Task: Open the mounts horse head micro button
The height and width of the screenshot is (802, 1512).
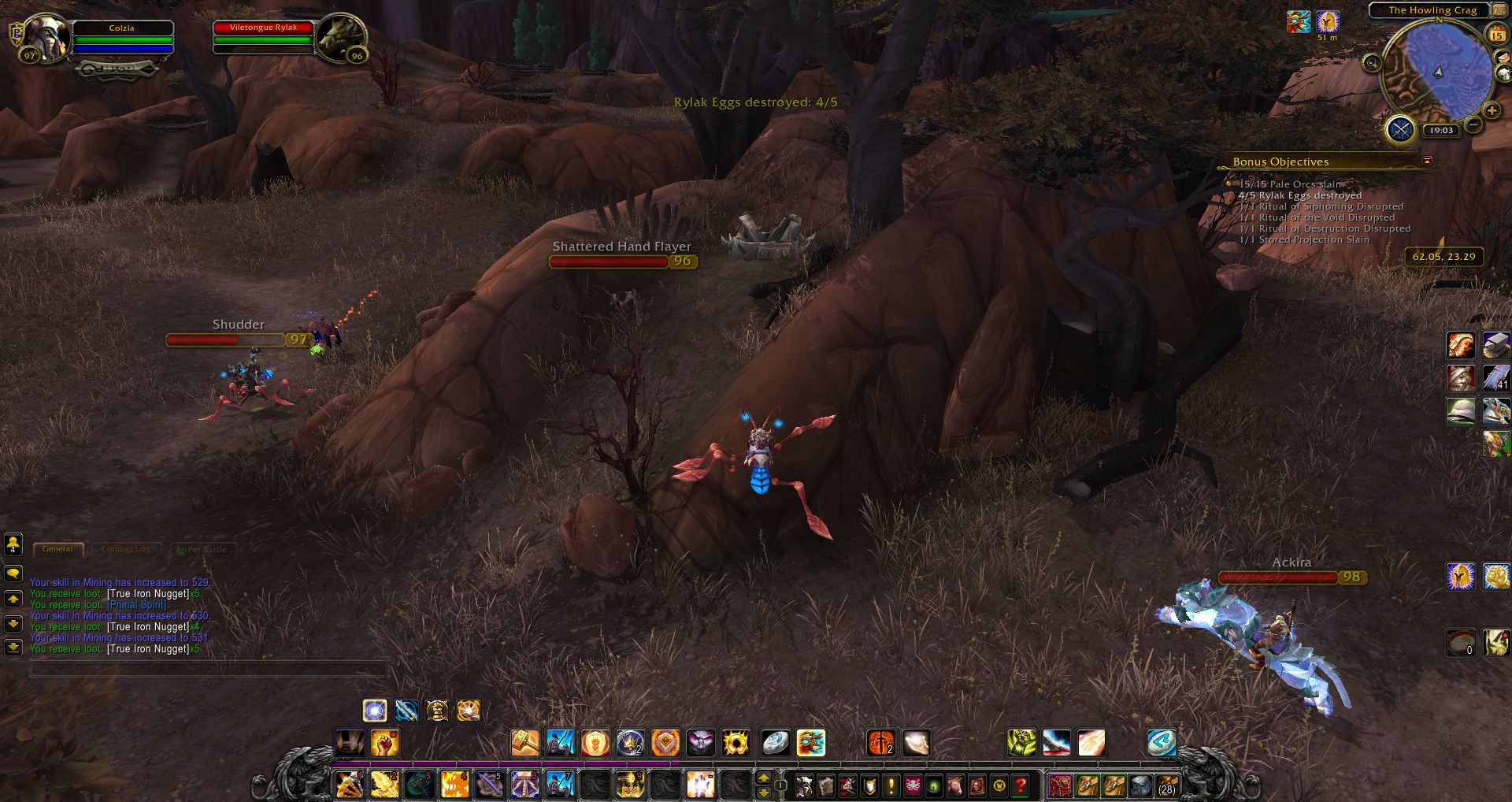Action: pyautogui.click(x=955, y=785)
